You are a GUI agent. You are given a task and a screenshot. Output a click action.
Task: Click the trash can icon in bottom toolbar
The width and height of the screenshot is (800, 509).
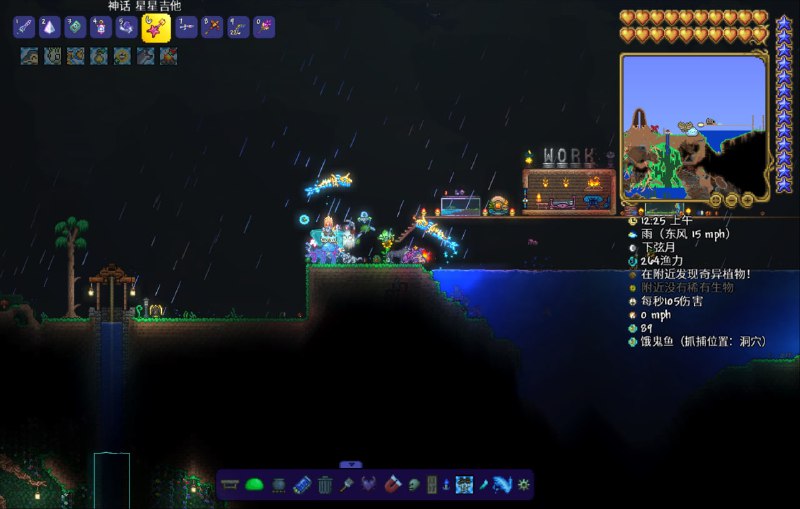click(325, 485)
